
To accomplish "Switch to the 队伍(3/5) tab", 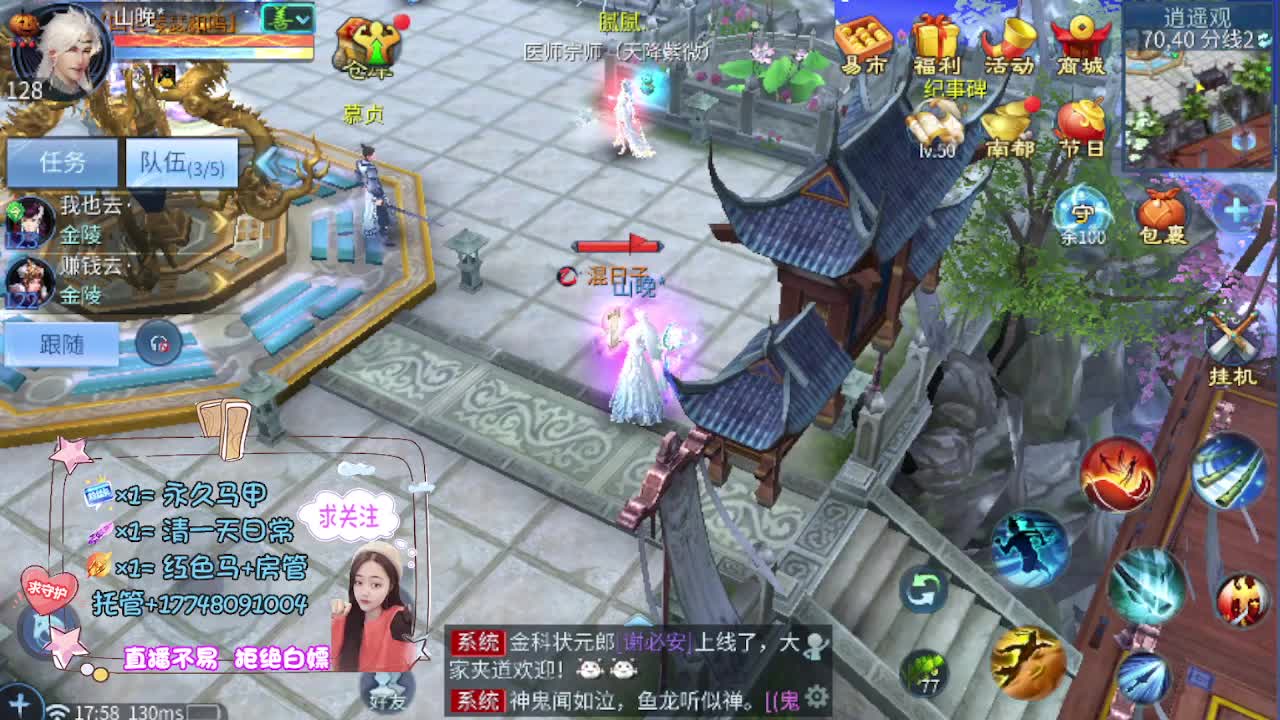I will 180,160.
